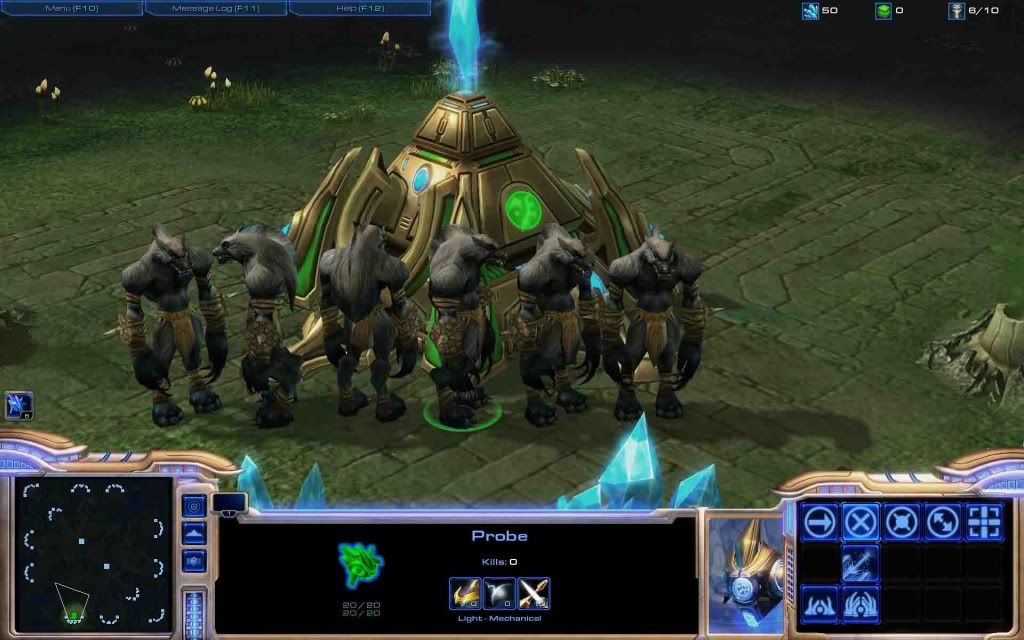Toggle the minimap terrain display button
The width and height of the screenshot is (1024, 640).
(195, 533)
